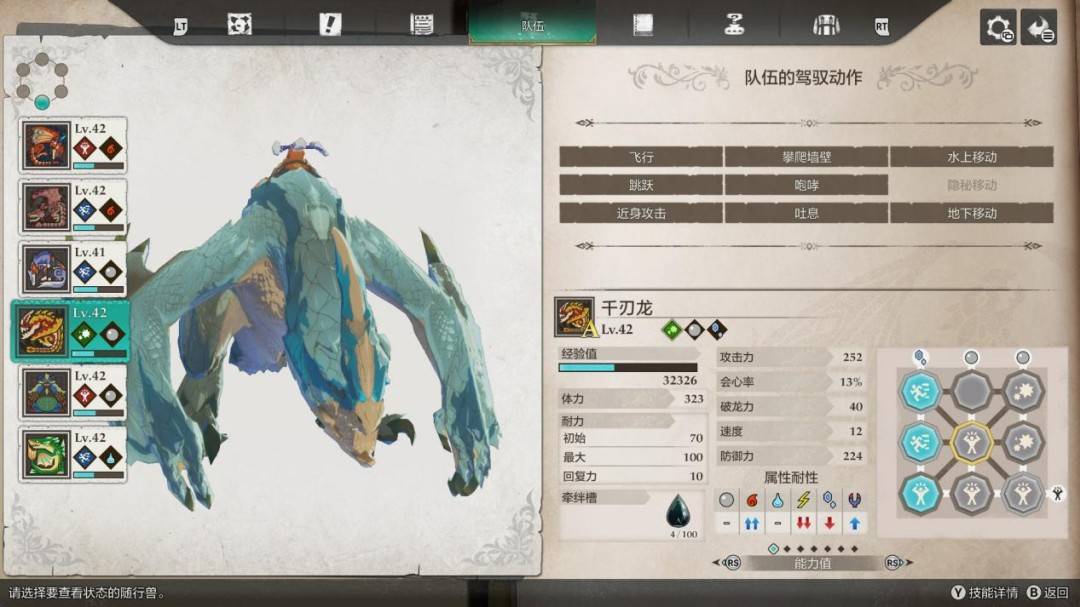This screenshot has width=1080, height=607.
Task: Pick the green monster with water-drop icon
Action: click(72, 454)
